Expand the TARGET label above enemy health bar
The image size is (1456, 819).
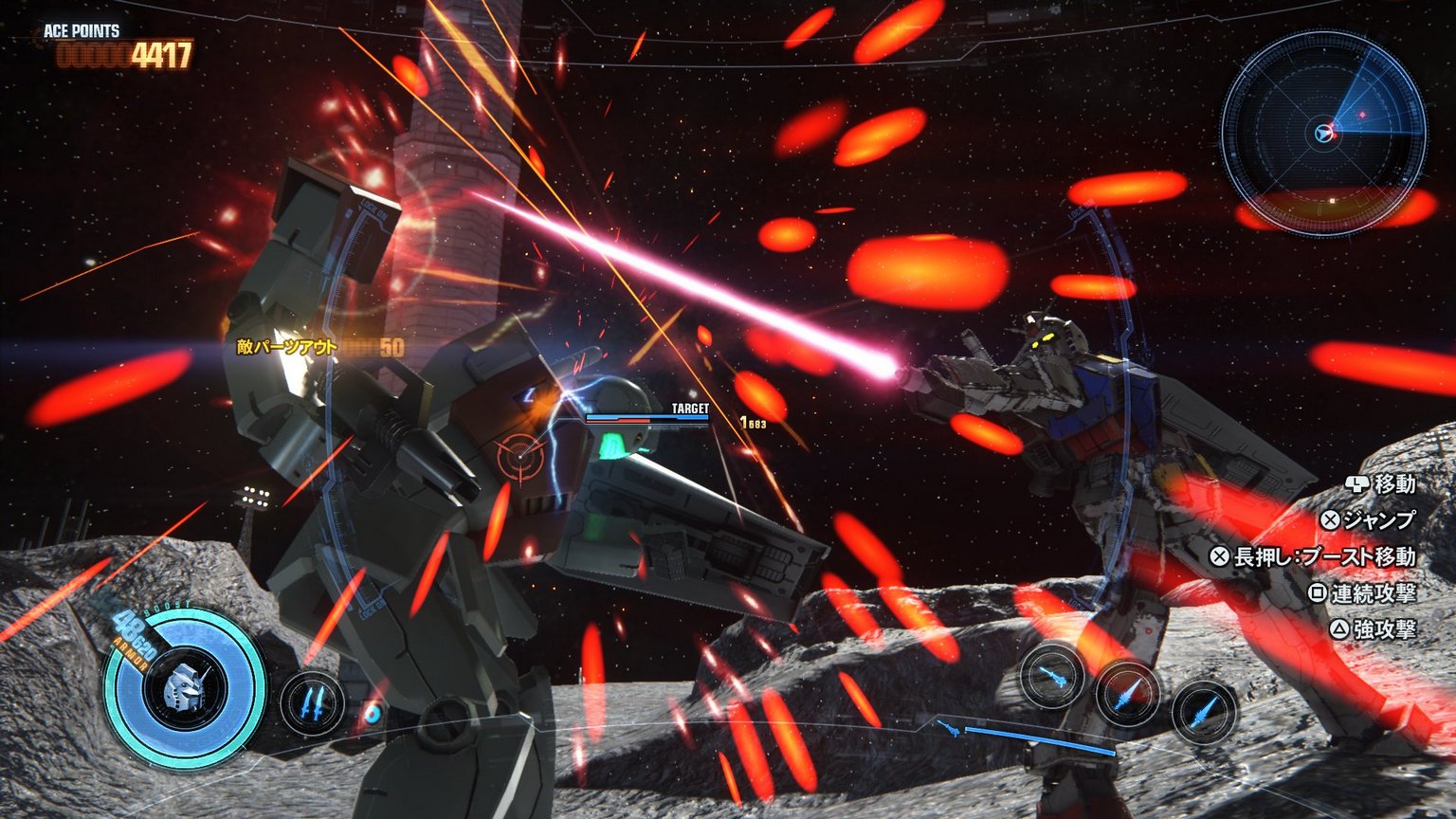689,409
